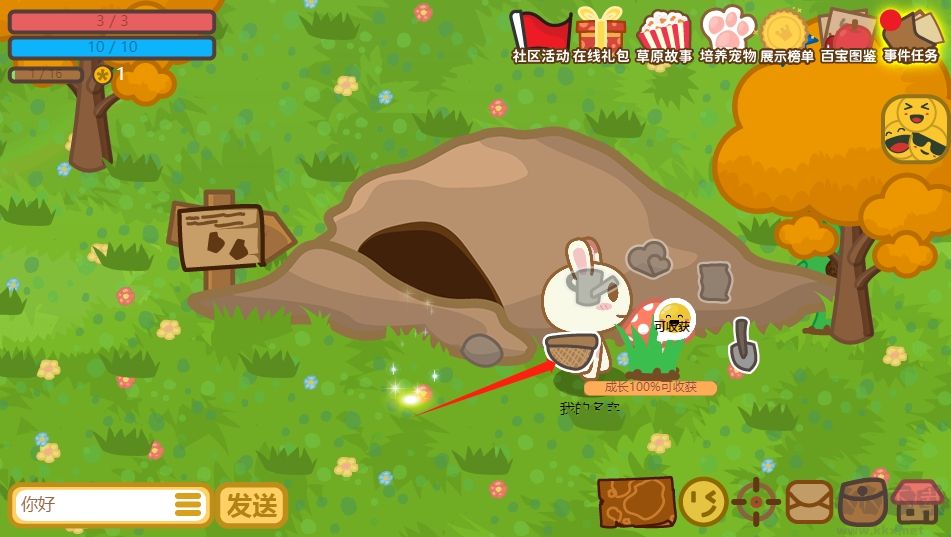
Task: Select the shovel tool
Action: 743,344
